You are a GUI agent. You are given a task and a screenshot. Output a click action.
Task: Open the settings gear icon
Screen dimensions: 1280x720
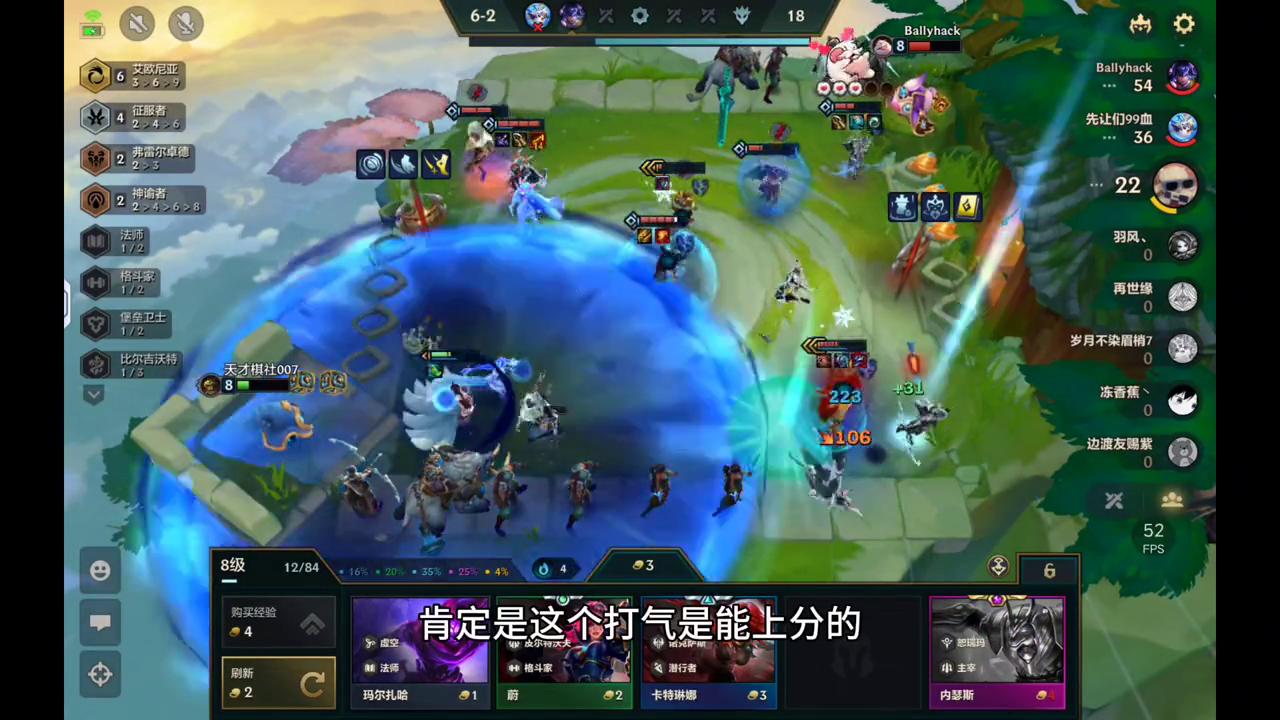[x=1183, y=24]
